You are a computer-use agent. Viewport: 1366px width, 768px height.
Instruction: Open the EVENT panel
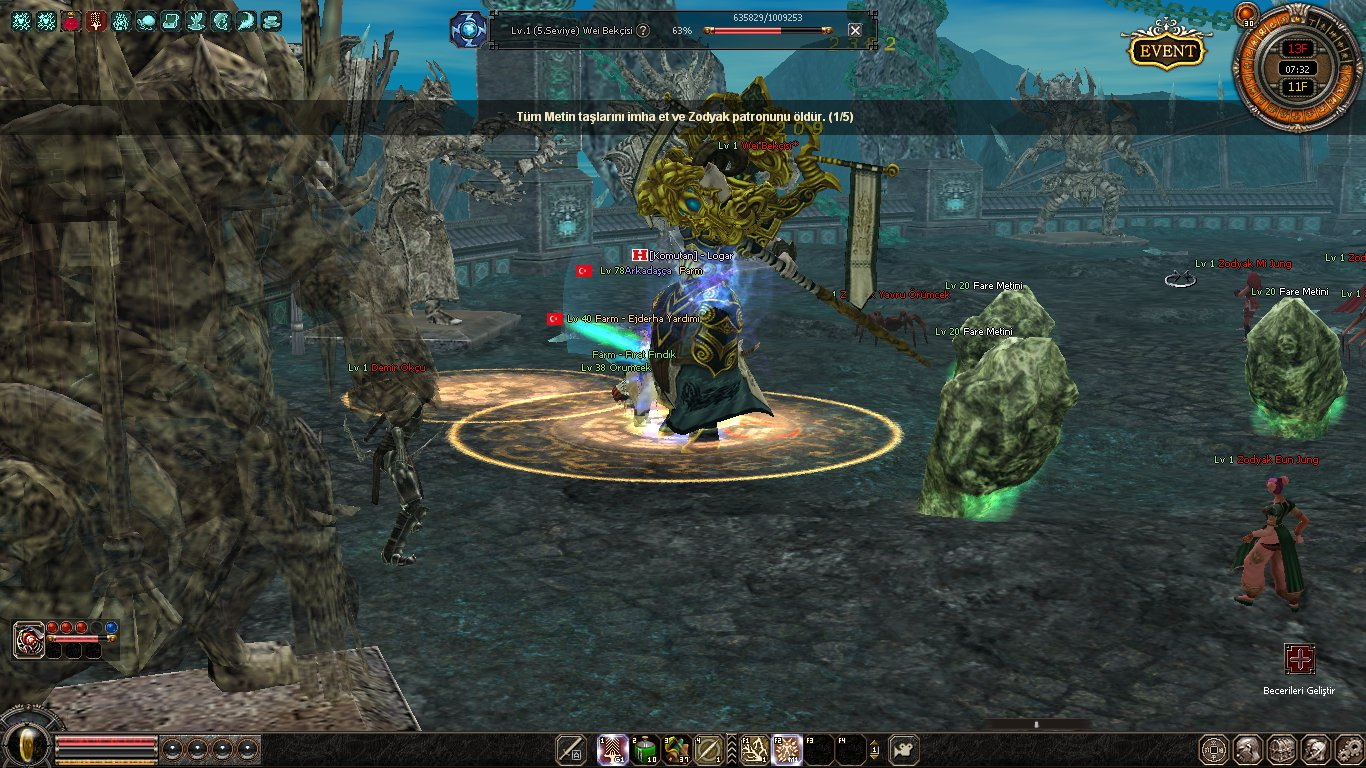point(1166,51)
